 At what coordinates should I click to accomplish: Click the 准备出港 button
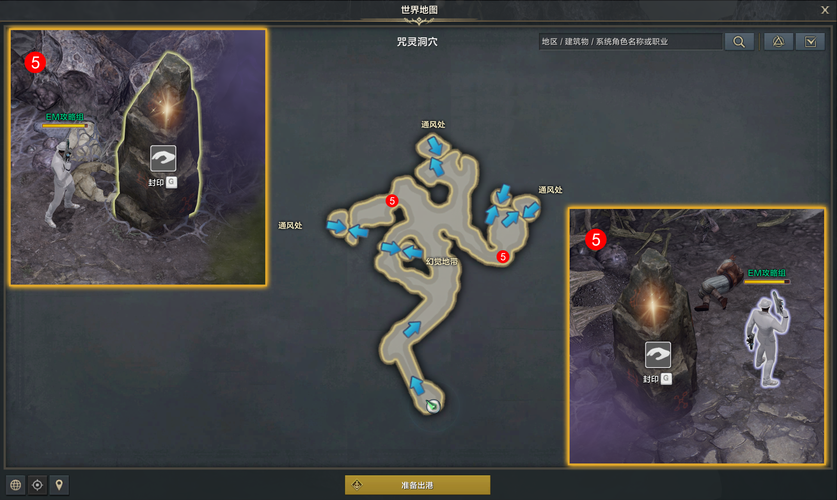417,485
